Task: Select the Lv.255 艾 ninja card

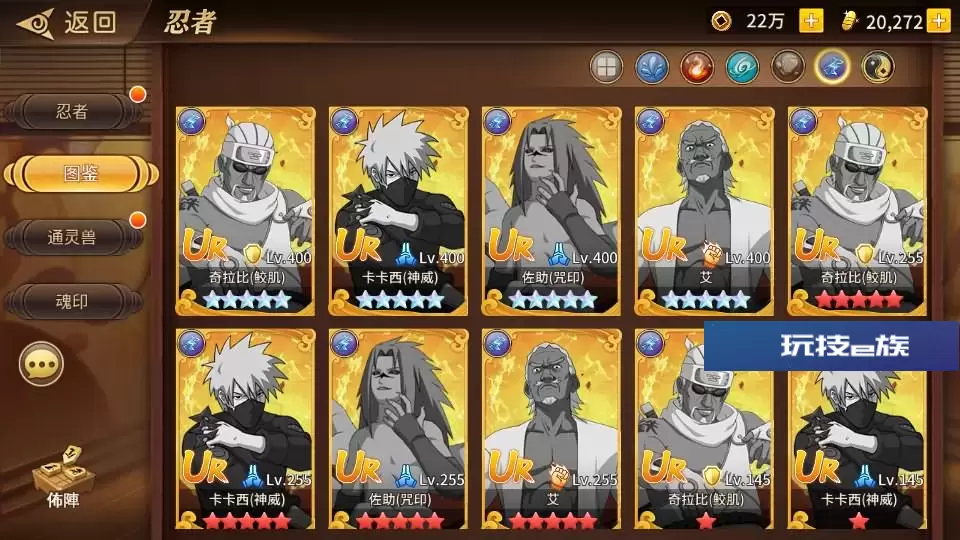Action: pos(552,430)
